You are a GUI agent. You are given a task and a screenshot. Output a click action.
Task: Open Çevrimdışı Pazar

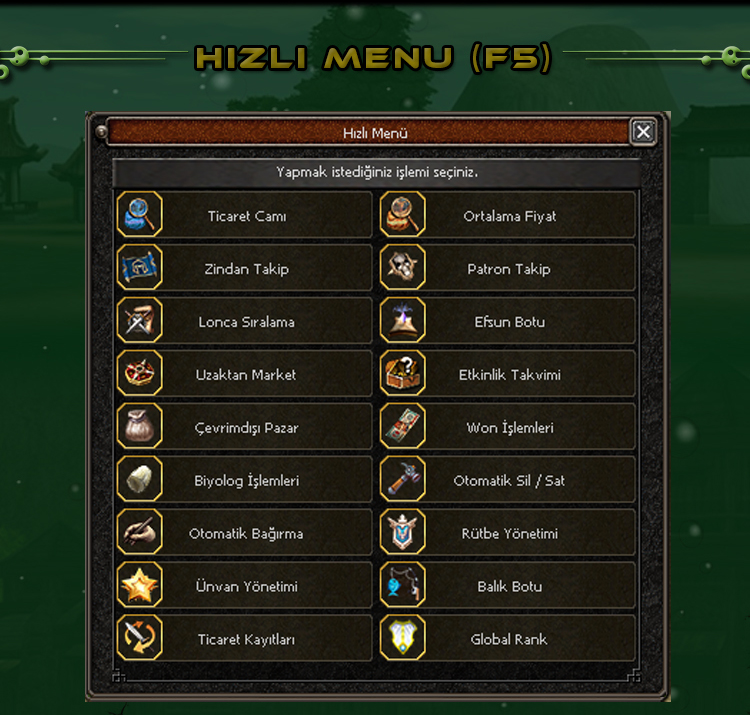(246, 428)
